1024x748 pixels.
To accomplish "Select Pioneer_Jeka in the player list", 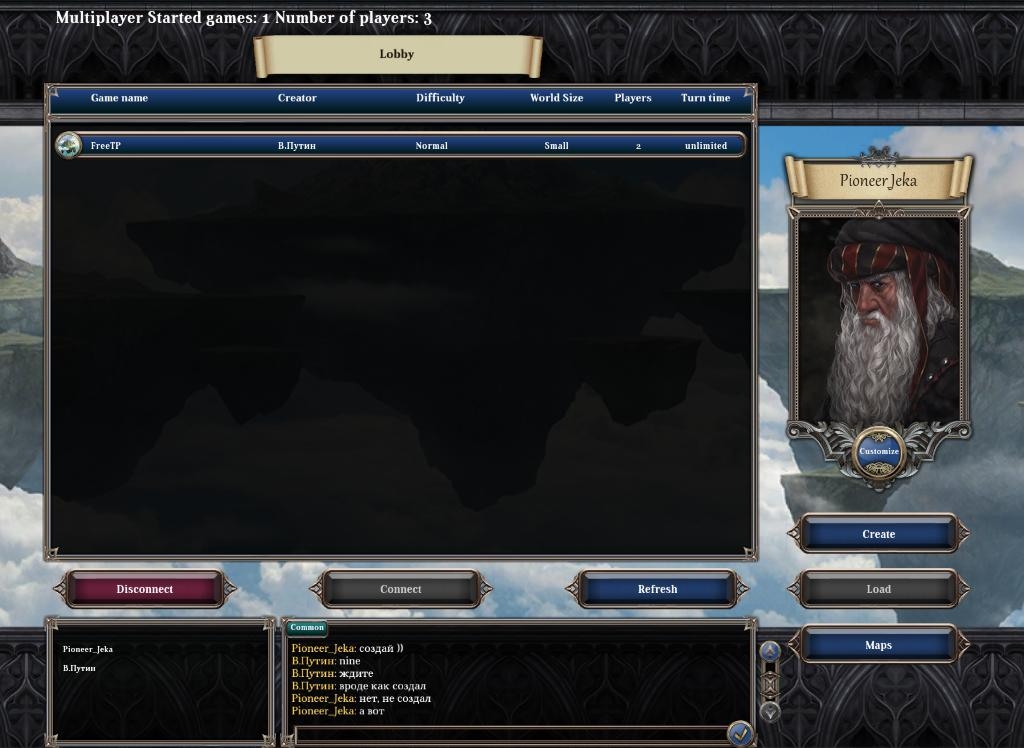I will [88, 649].
